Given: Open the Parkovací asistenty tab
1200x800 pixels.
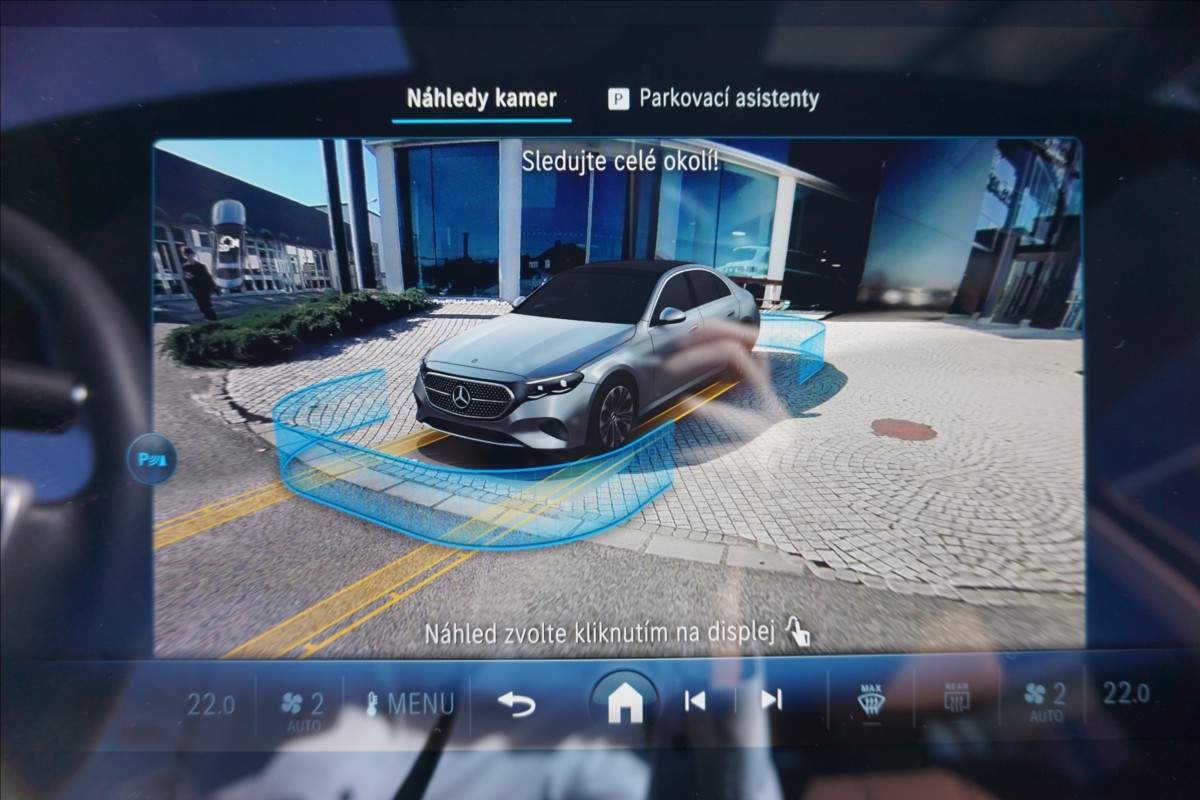Looking at the screenshot, I should [x=714, y=99].
